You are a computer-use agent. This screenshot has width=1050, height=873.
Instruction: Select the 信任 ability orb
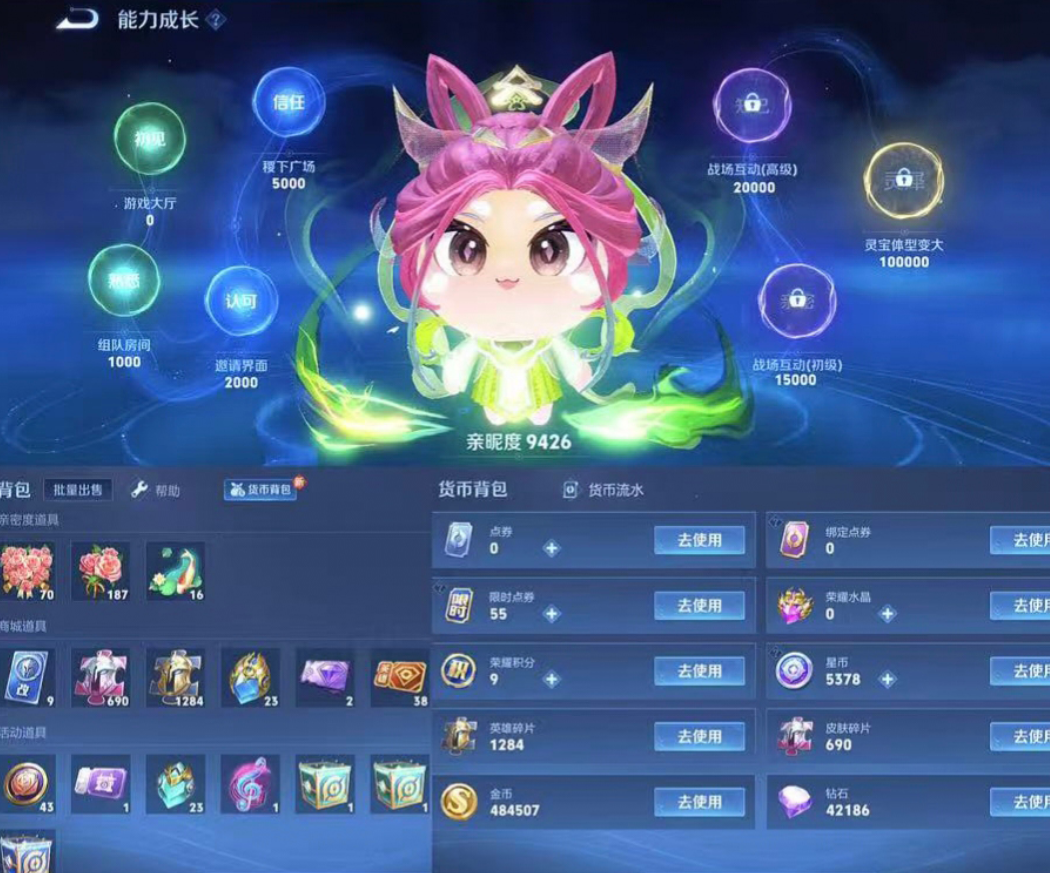[x=289, y=103]
